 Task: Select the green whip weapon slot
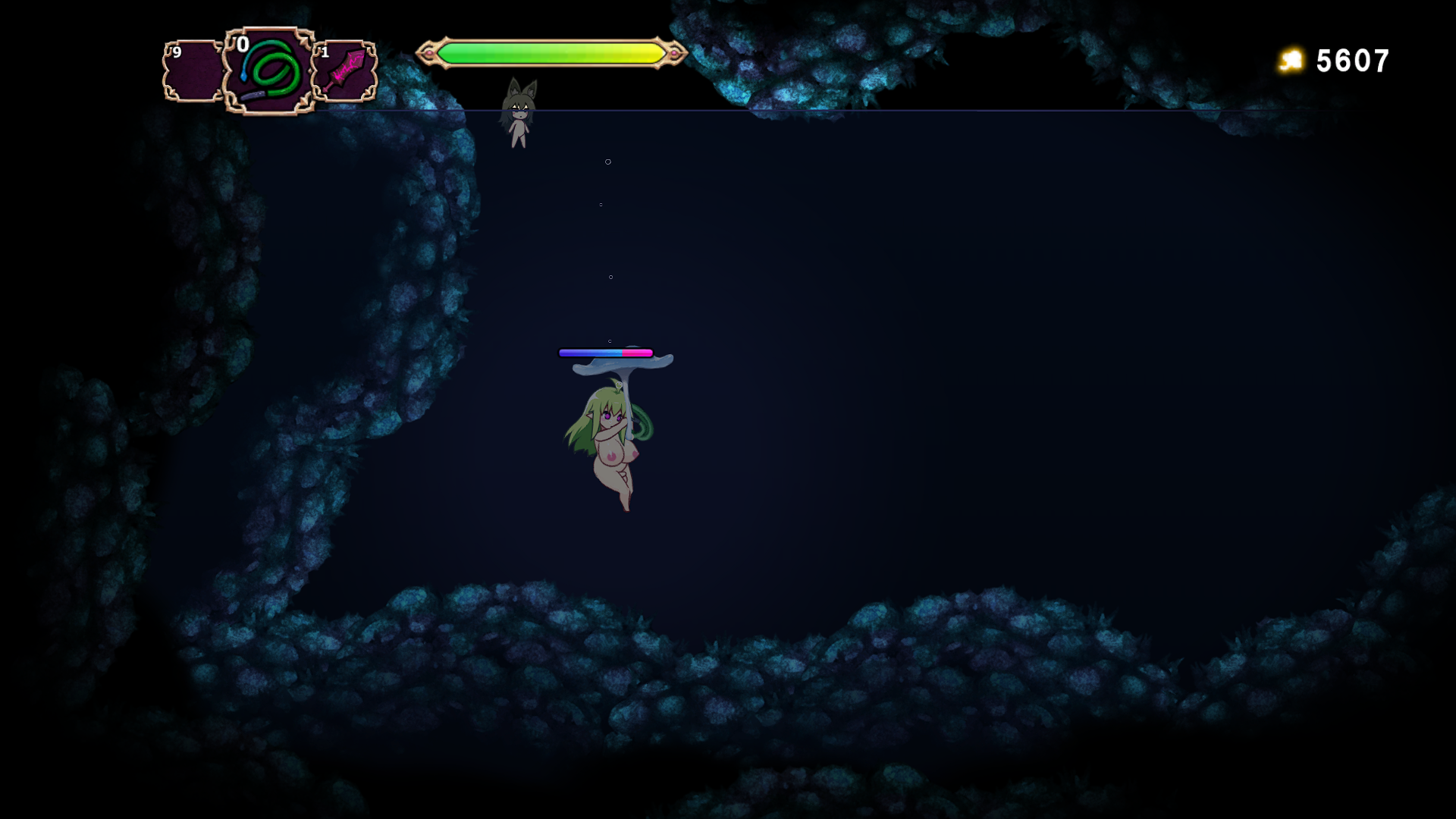[270, 71]
